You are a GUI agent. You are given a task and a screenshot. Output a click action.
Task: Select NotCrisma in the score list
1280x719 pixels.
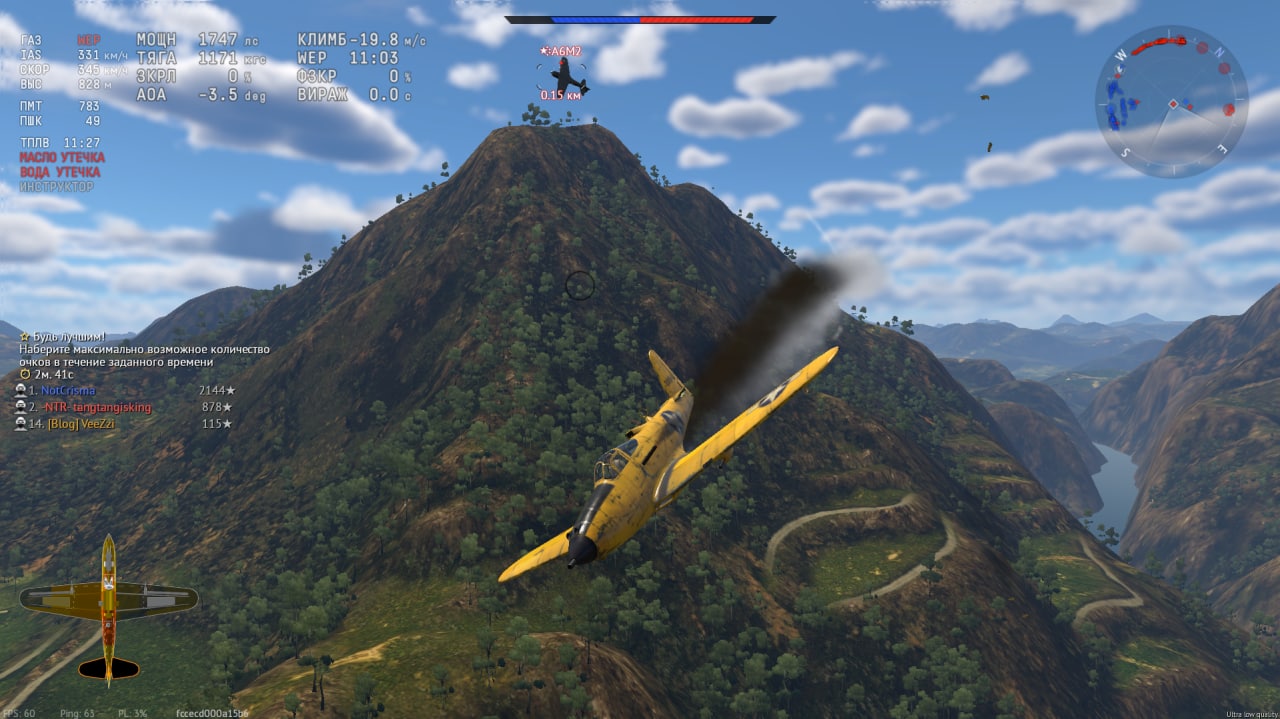tap(70, 390)
